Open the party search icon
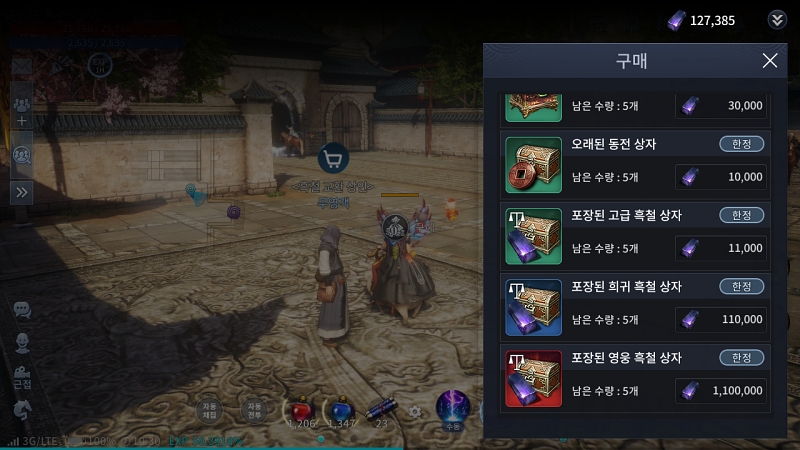 (22, 153)
